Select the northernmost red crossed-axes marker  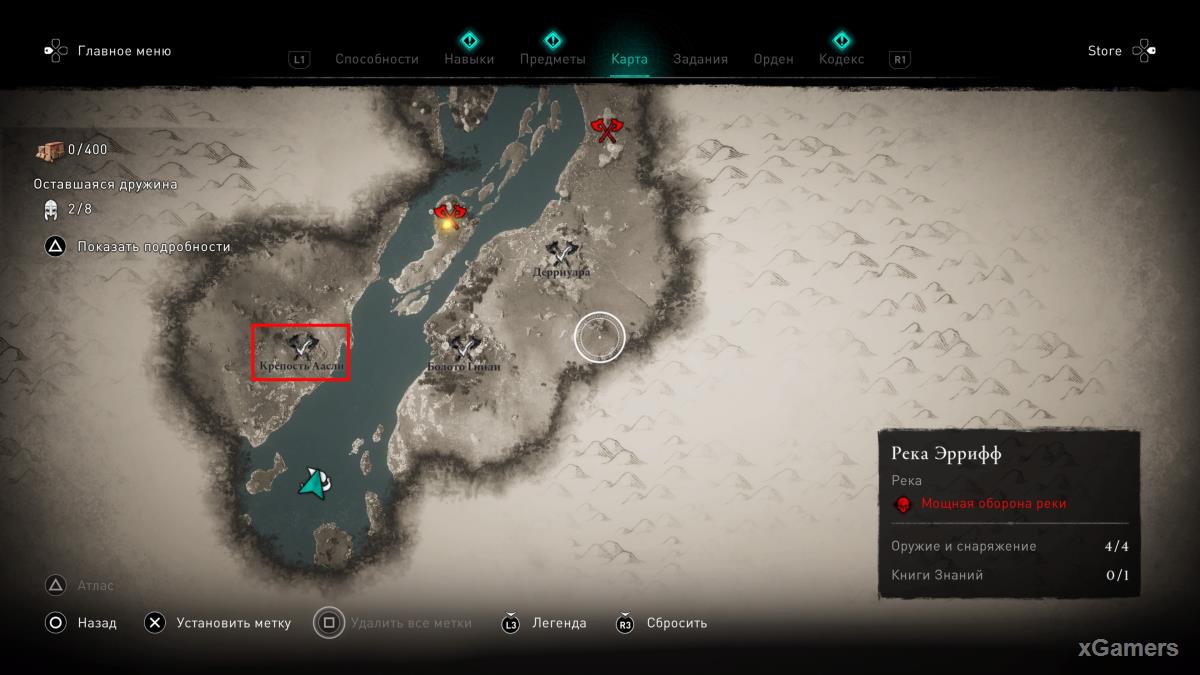[605, 129]
